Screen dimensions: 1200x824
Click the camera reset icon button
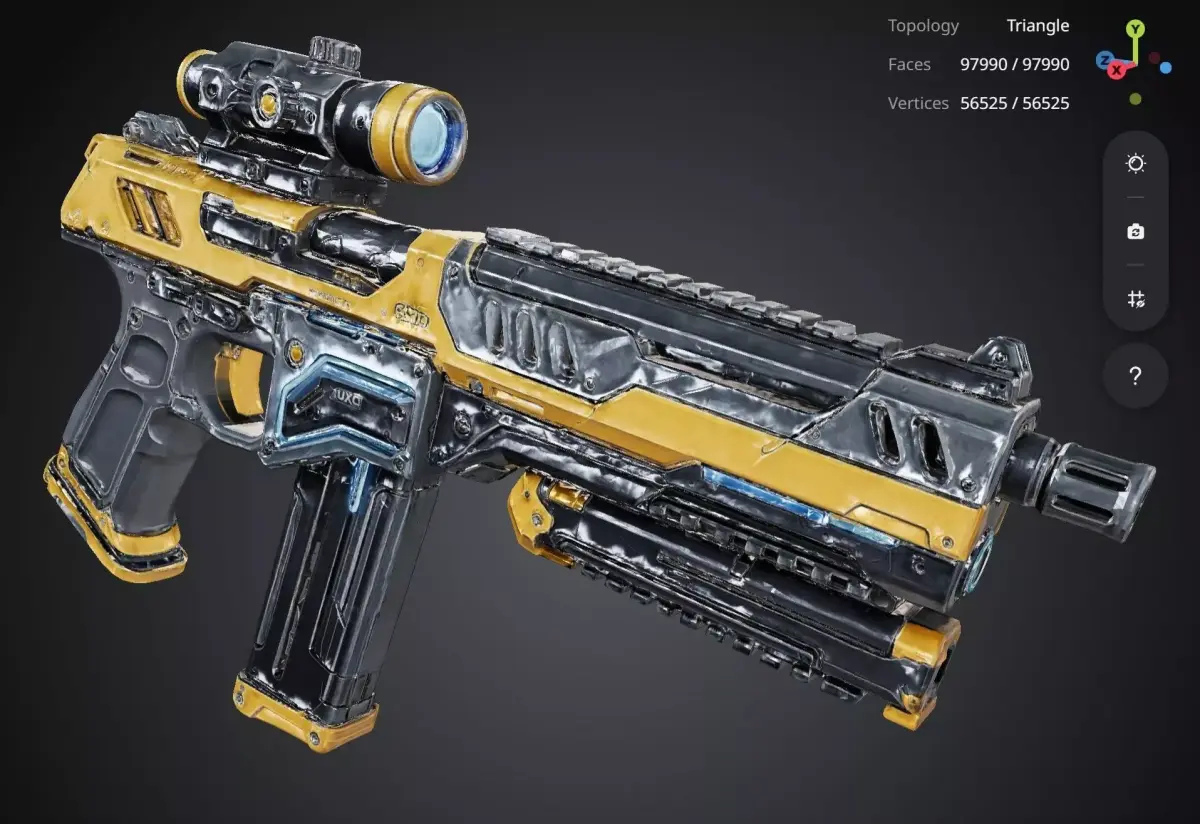(1135, 232)
